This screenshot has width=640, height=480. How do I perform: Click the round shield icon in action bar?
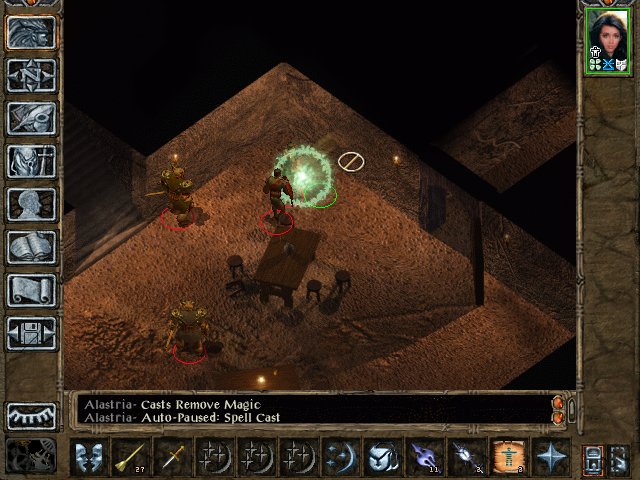click(384, 456)
